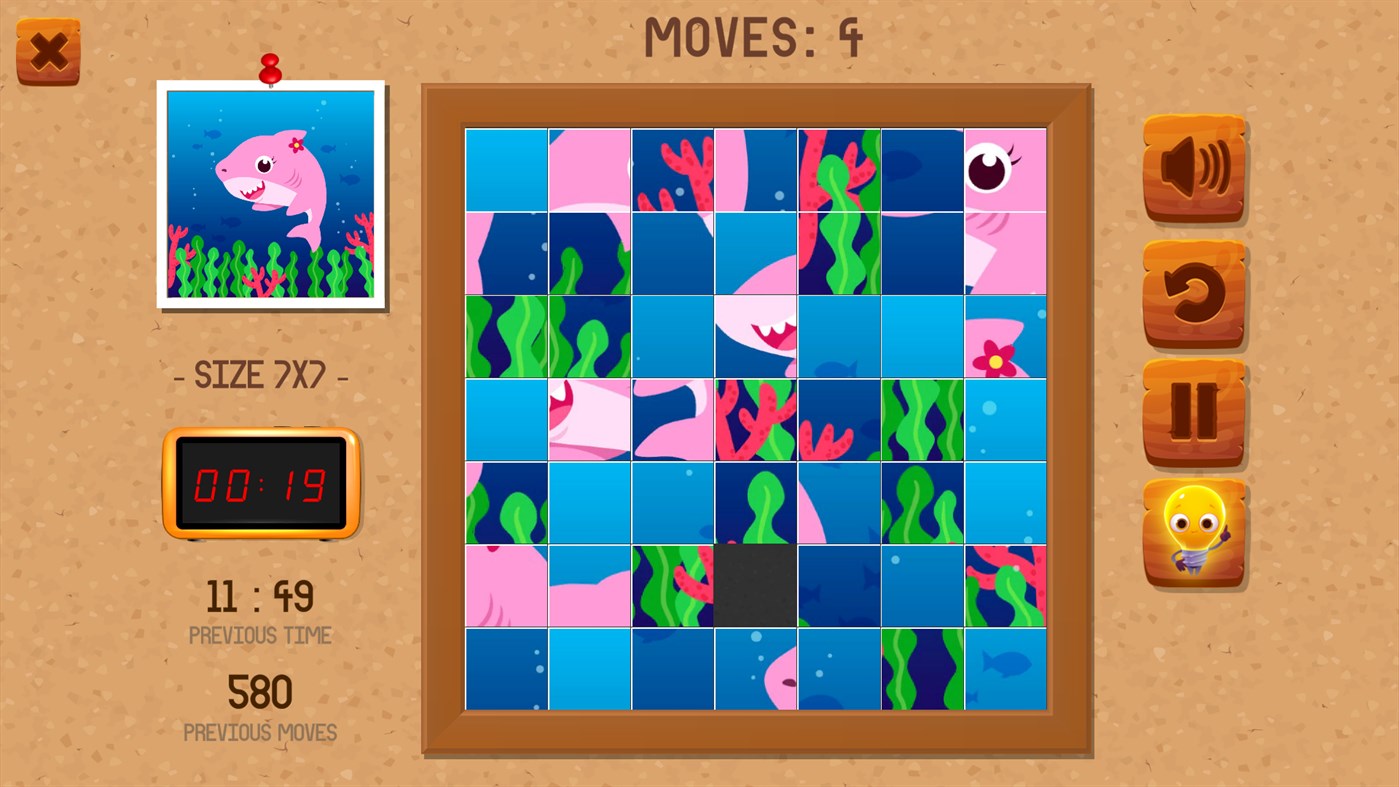
Task: Select a seaweed tile in the bottom row
Action: point(921,668)
